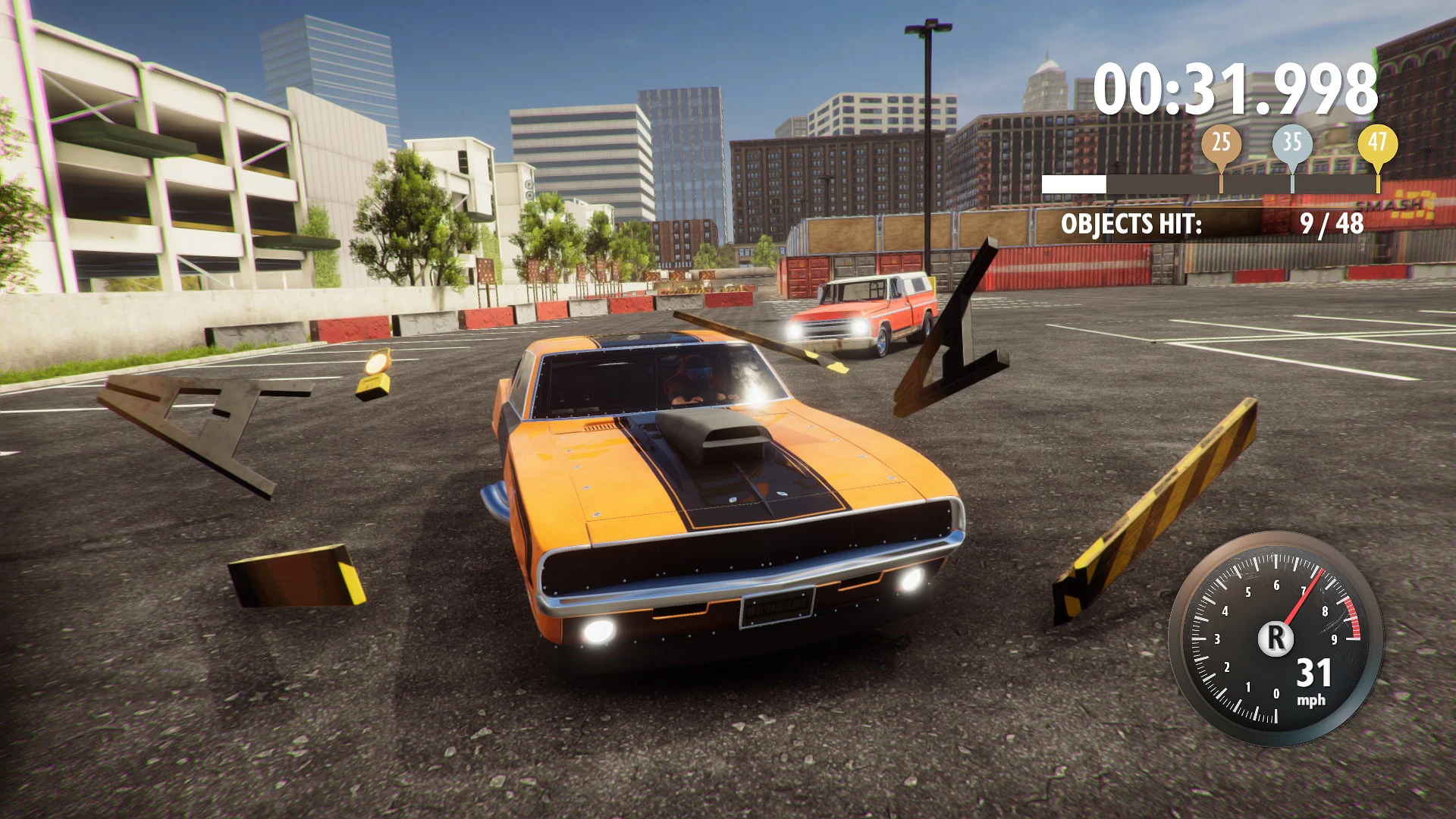Click the checkpoint progress bar
Viewport: 1456px width, 819px height.
click(x=1213, y=183)
